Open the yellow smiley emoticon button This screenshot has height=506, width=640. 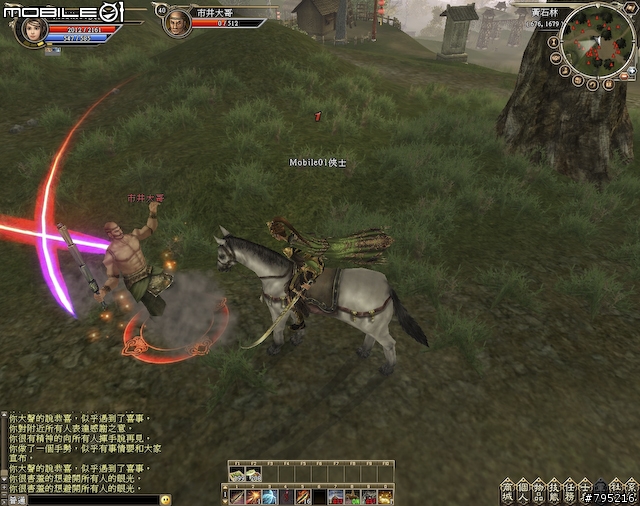(x=165, y=499)
